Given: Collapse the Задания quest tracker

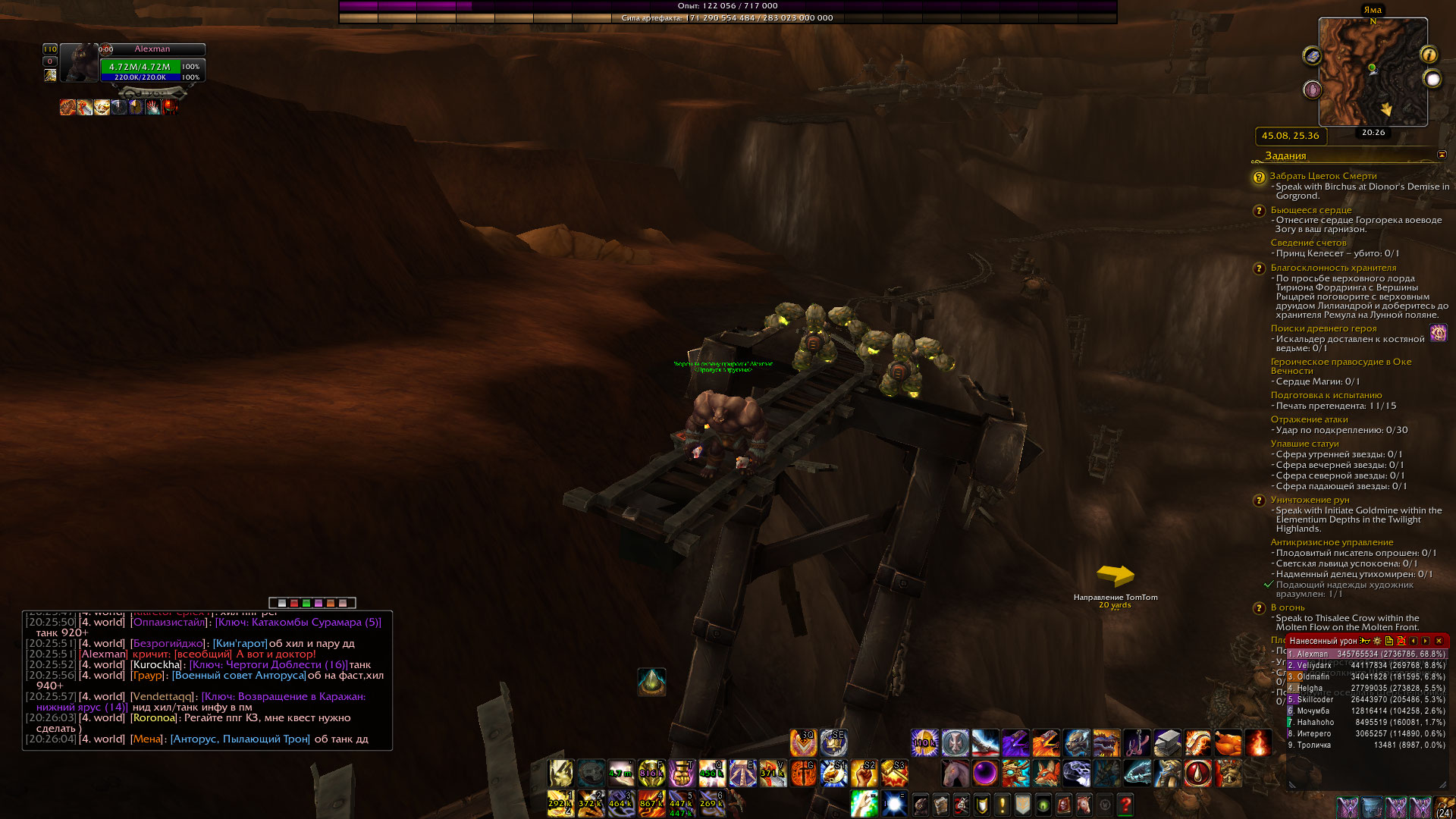Looking at the screenshot, I should click(x=1442, y=155).
